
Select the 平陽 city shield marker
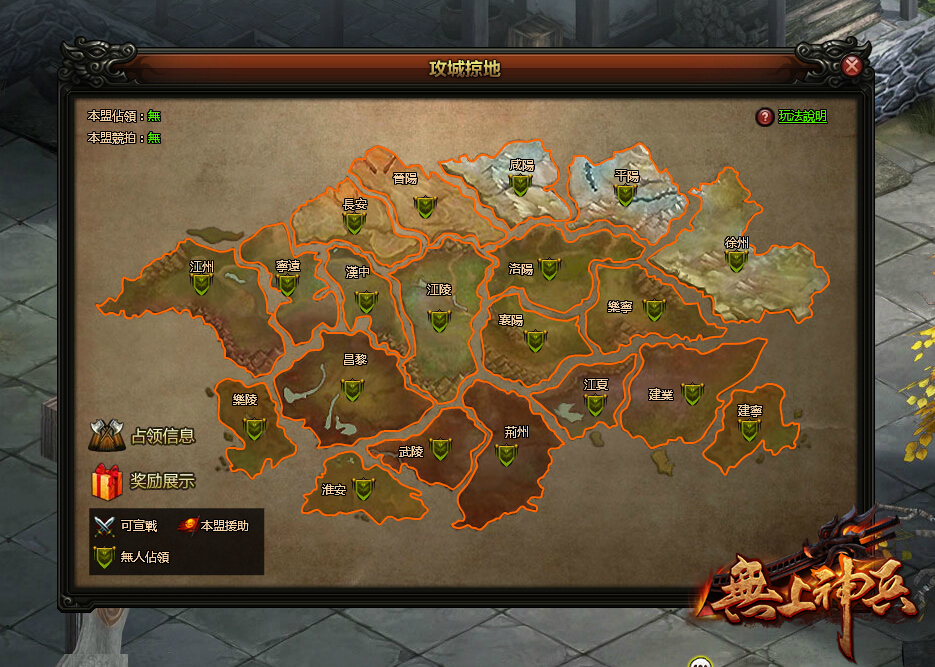[x=625, y=195]
